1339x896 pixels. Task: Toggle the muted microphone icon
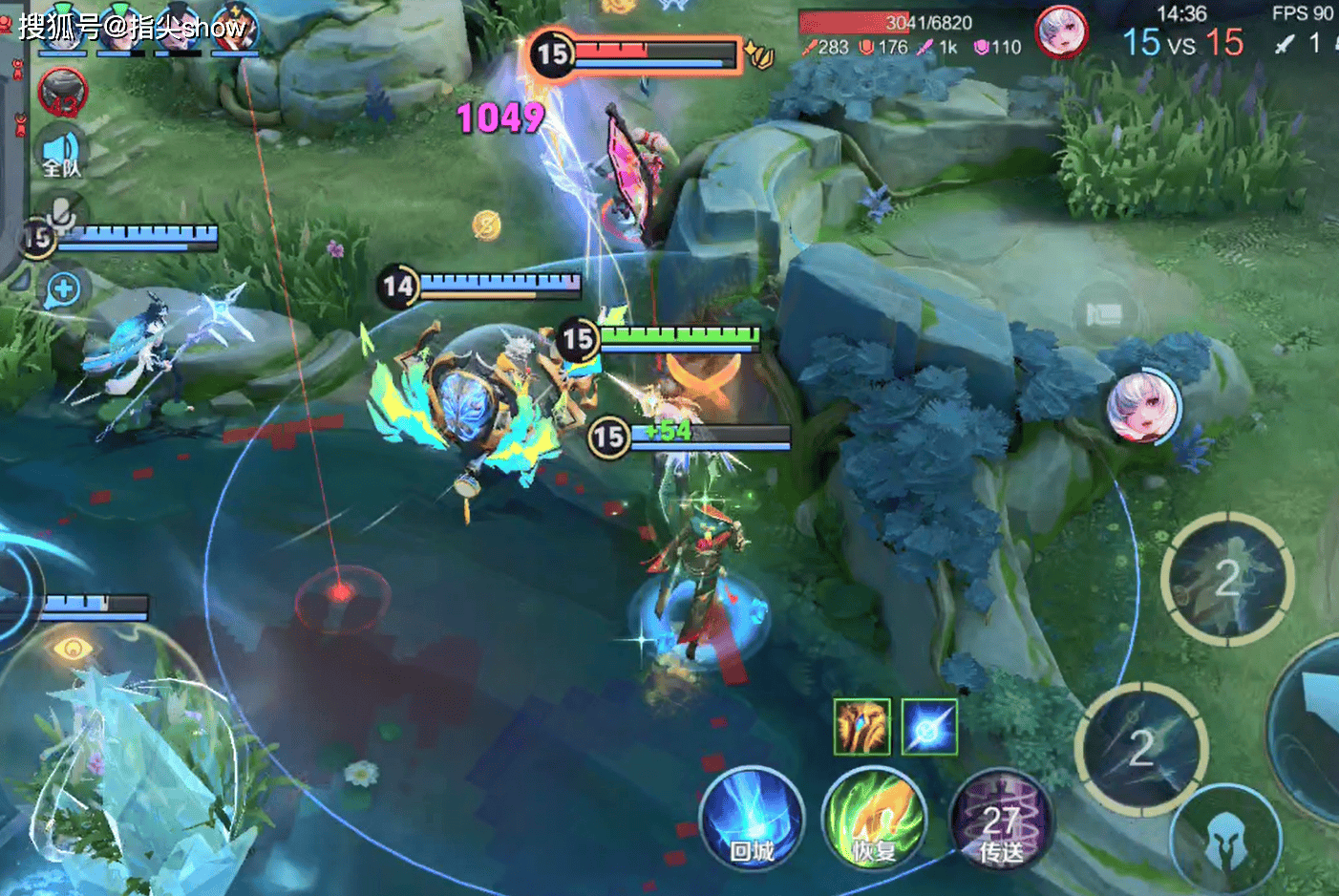(x=63, y=214)
